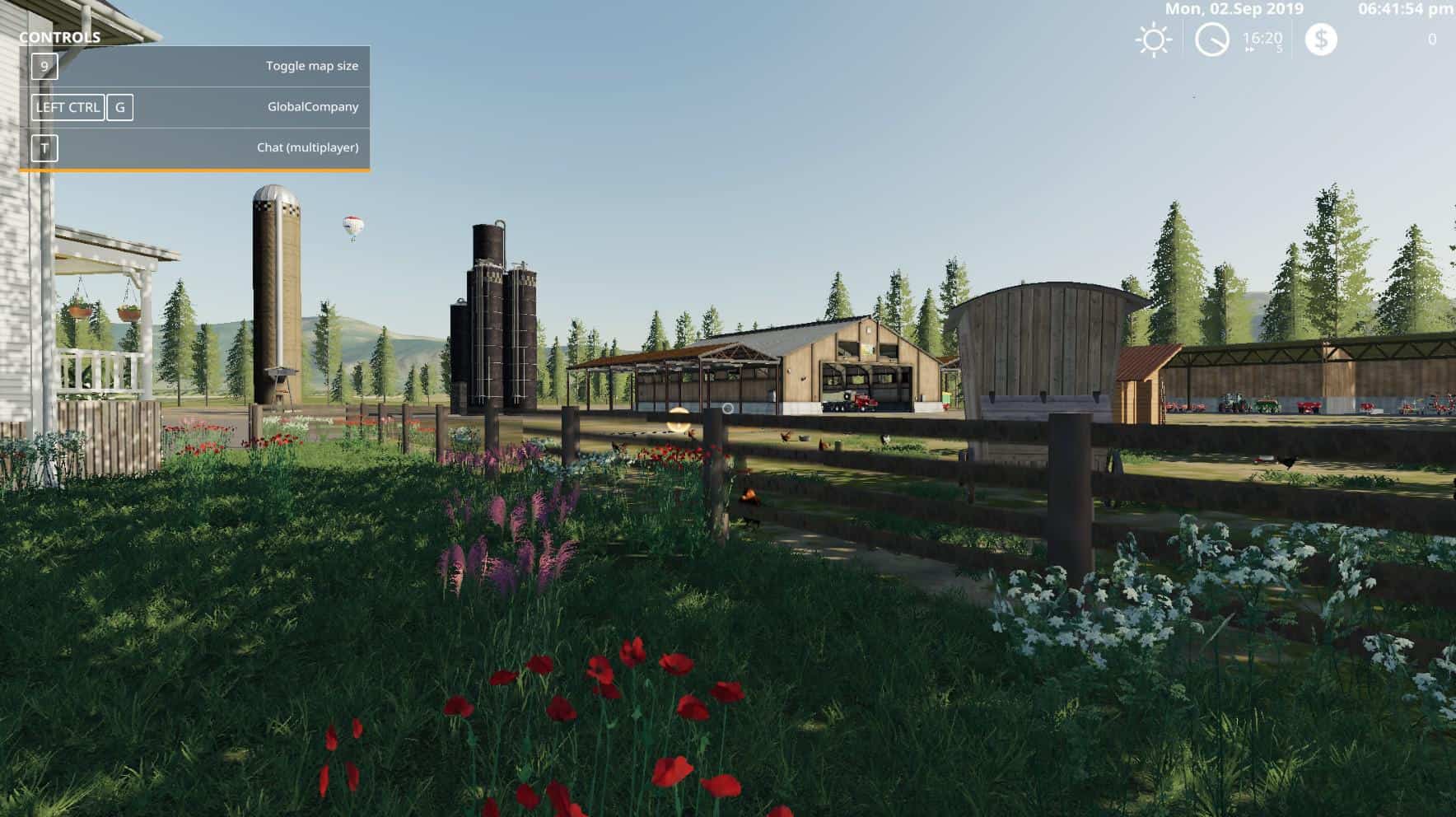The width and height of the screenshot is (1456, 817).
Task: Click the sun weather icon
Action: [x=1153, y=40]
